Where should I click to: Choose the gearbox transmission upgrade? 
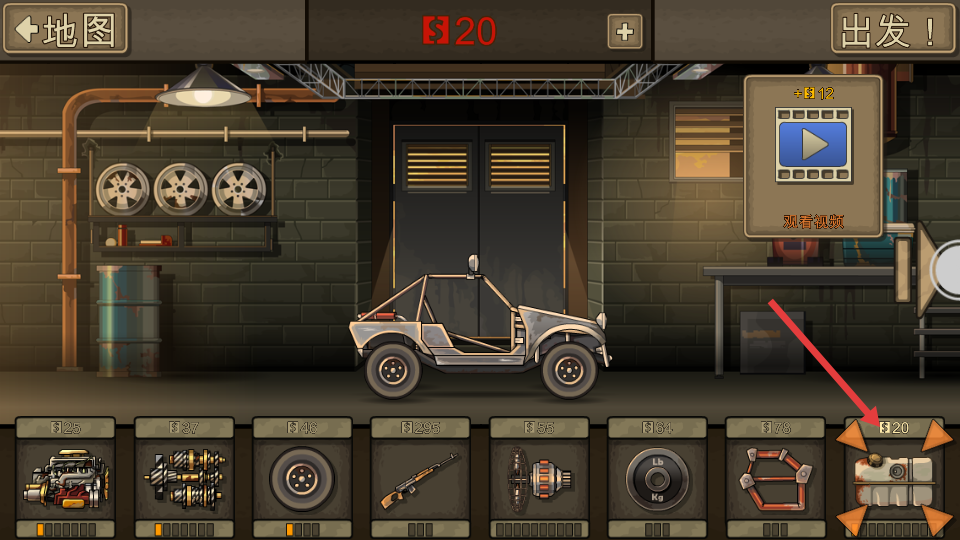(184, 478)
